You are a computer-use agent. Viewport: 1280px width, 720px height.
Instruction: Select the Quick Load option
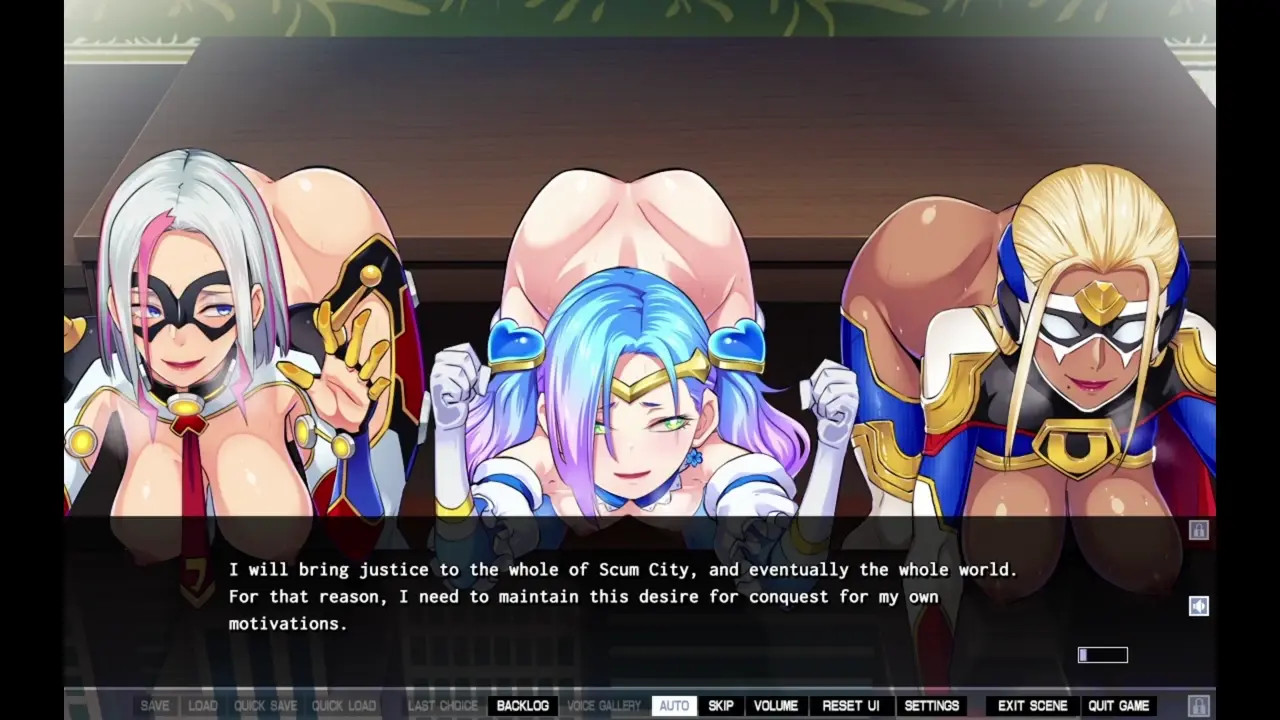(x=344, y=706)
